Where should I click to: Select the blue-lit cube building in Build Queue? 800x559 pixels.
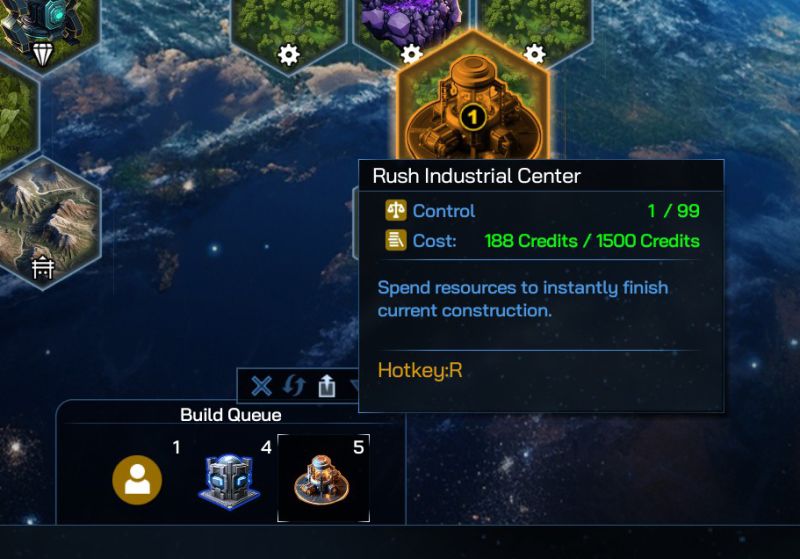(230, 481)
